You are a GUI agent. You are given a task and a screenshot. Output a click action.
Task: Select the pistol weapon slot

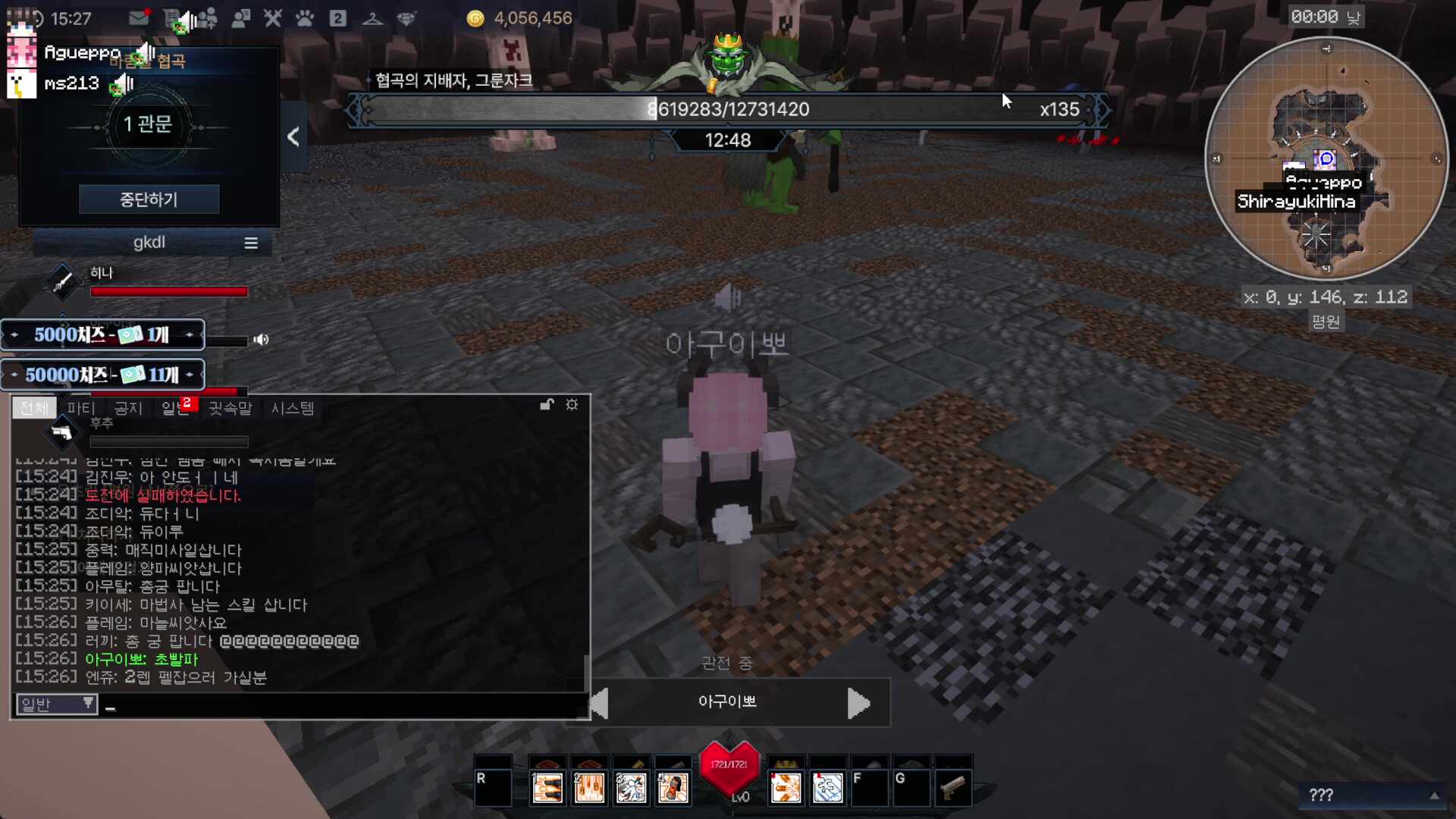coord(952,788)
